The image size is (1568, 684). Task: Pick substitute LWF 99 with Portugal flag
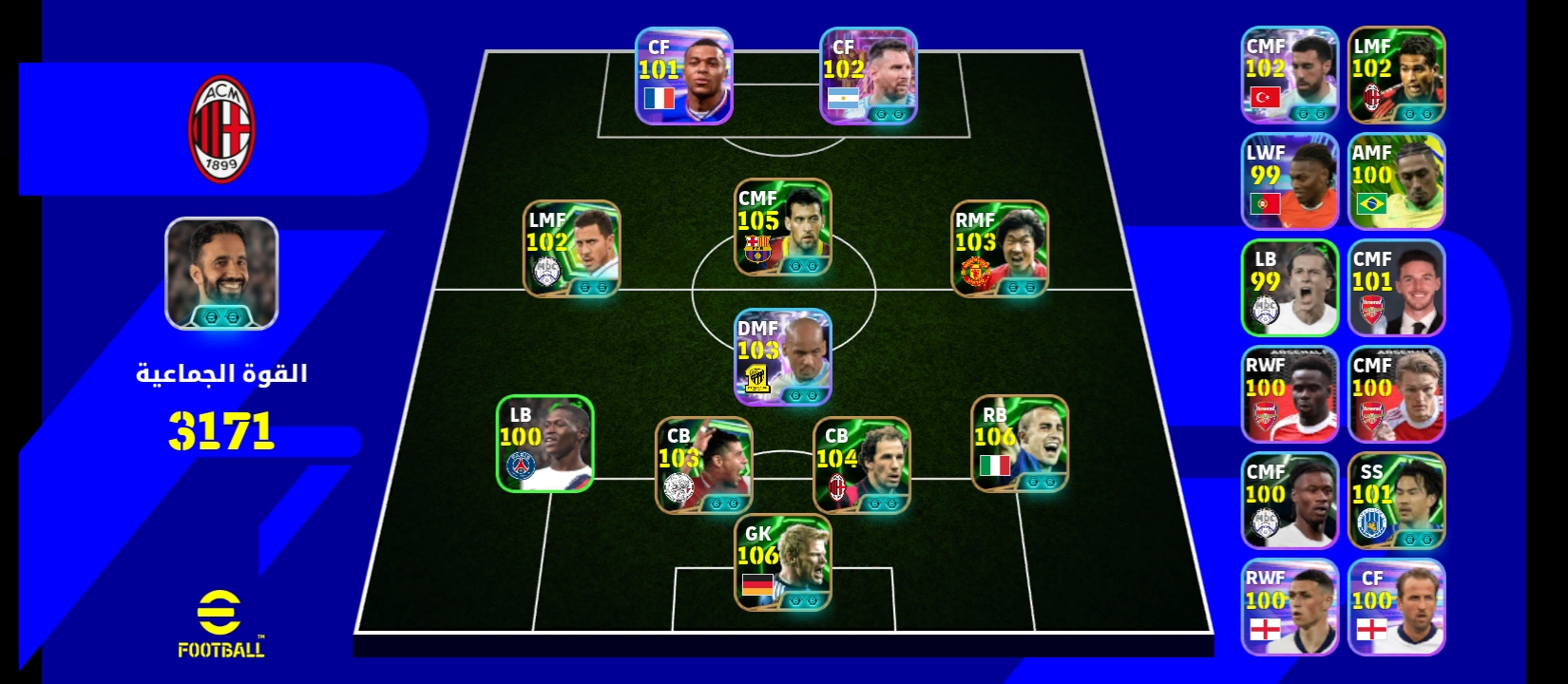(x=1290, y=181)
